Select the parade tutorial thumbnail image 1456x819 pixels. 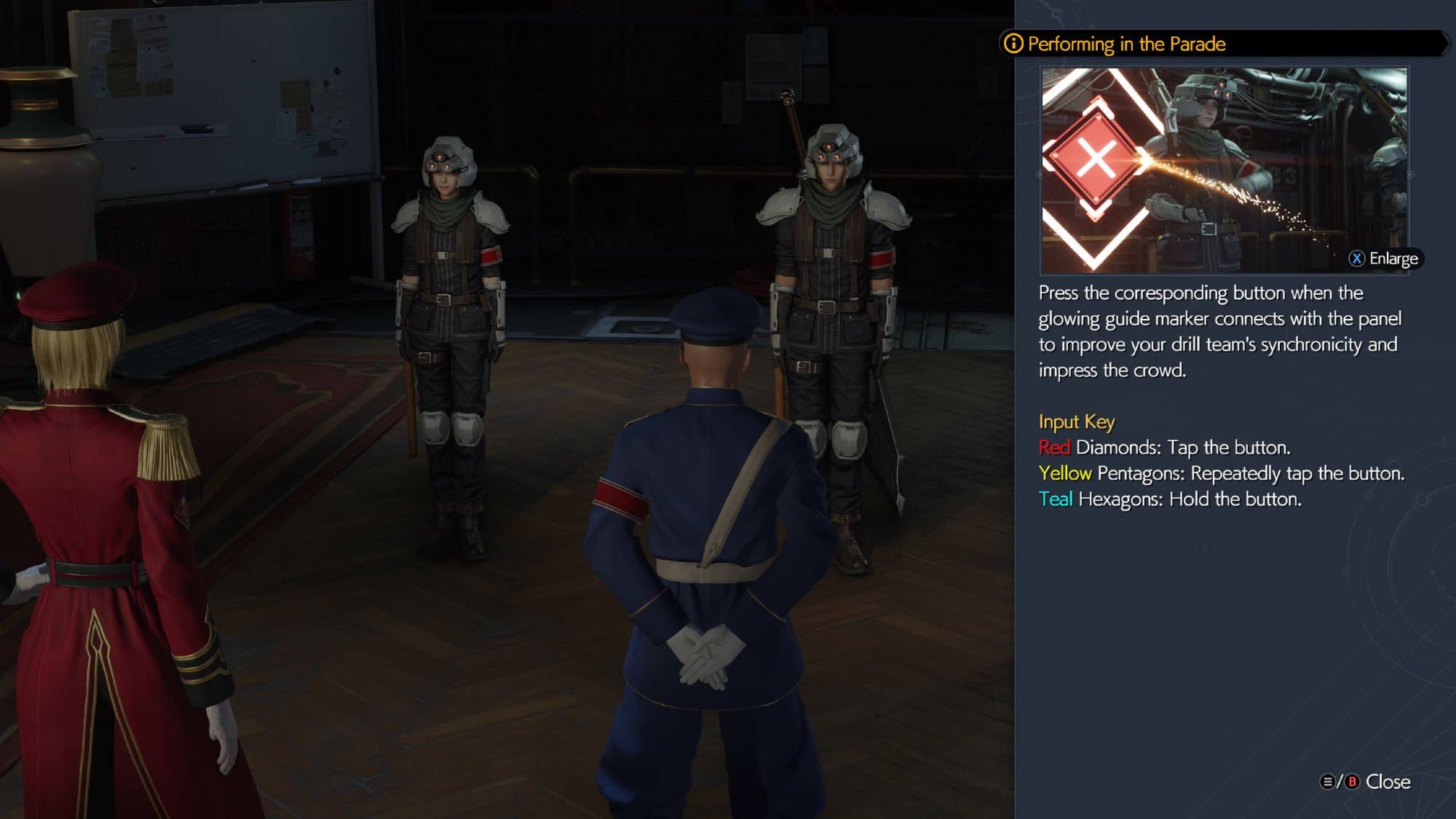1223,170
